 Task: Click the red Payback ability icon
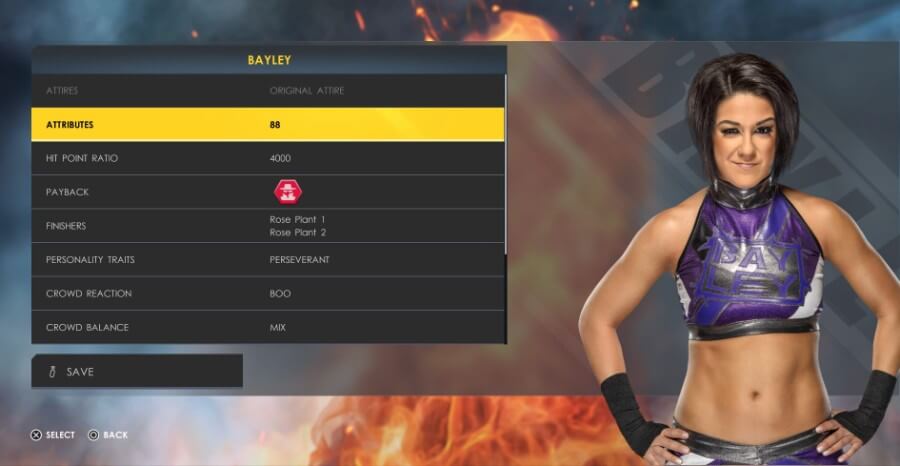click(288, 192)
